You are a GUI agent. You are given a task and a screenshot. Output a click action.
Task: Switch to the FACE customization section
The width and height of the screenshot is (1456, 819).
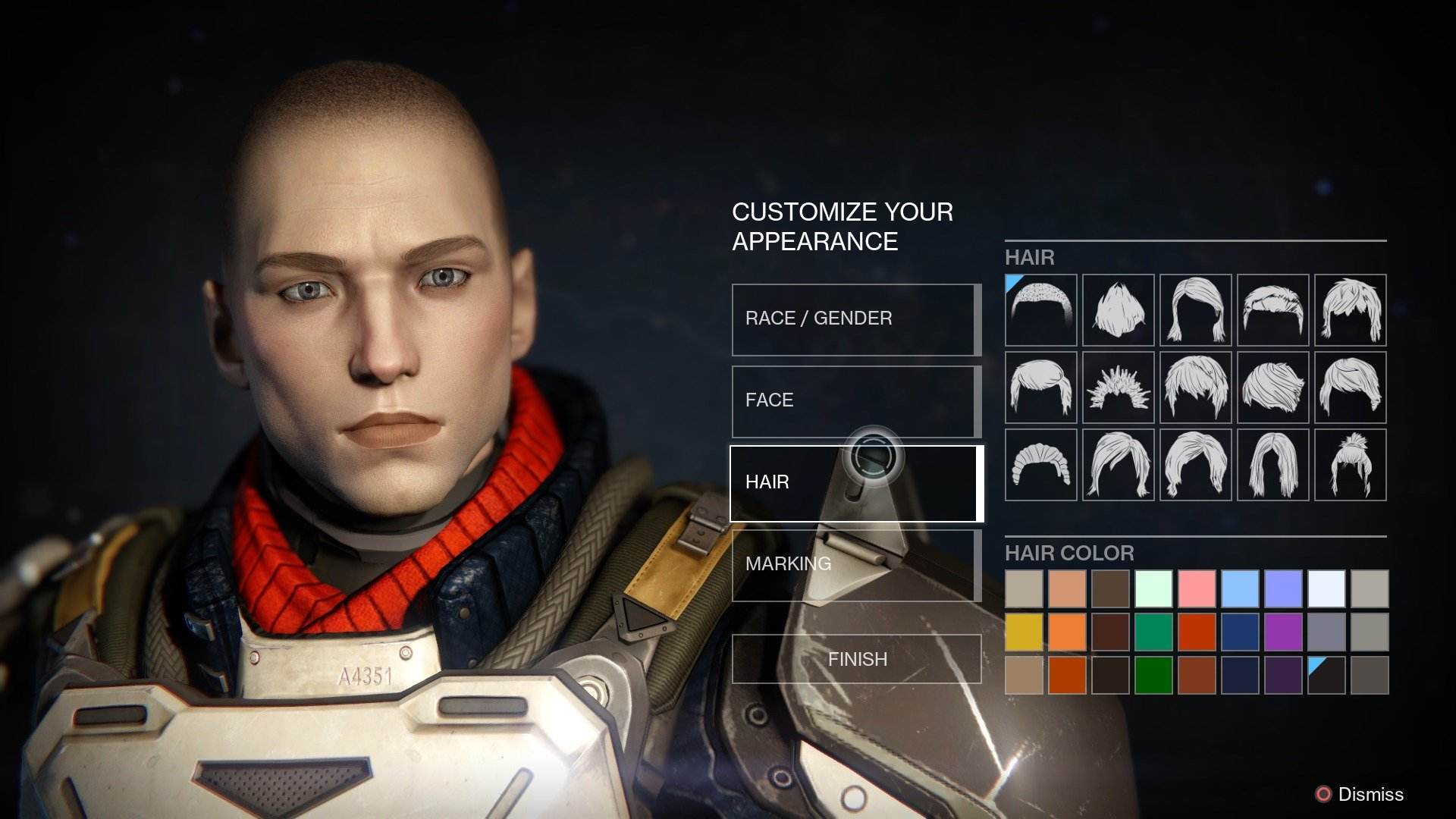(855, 400)
